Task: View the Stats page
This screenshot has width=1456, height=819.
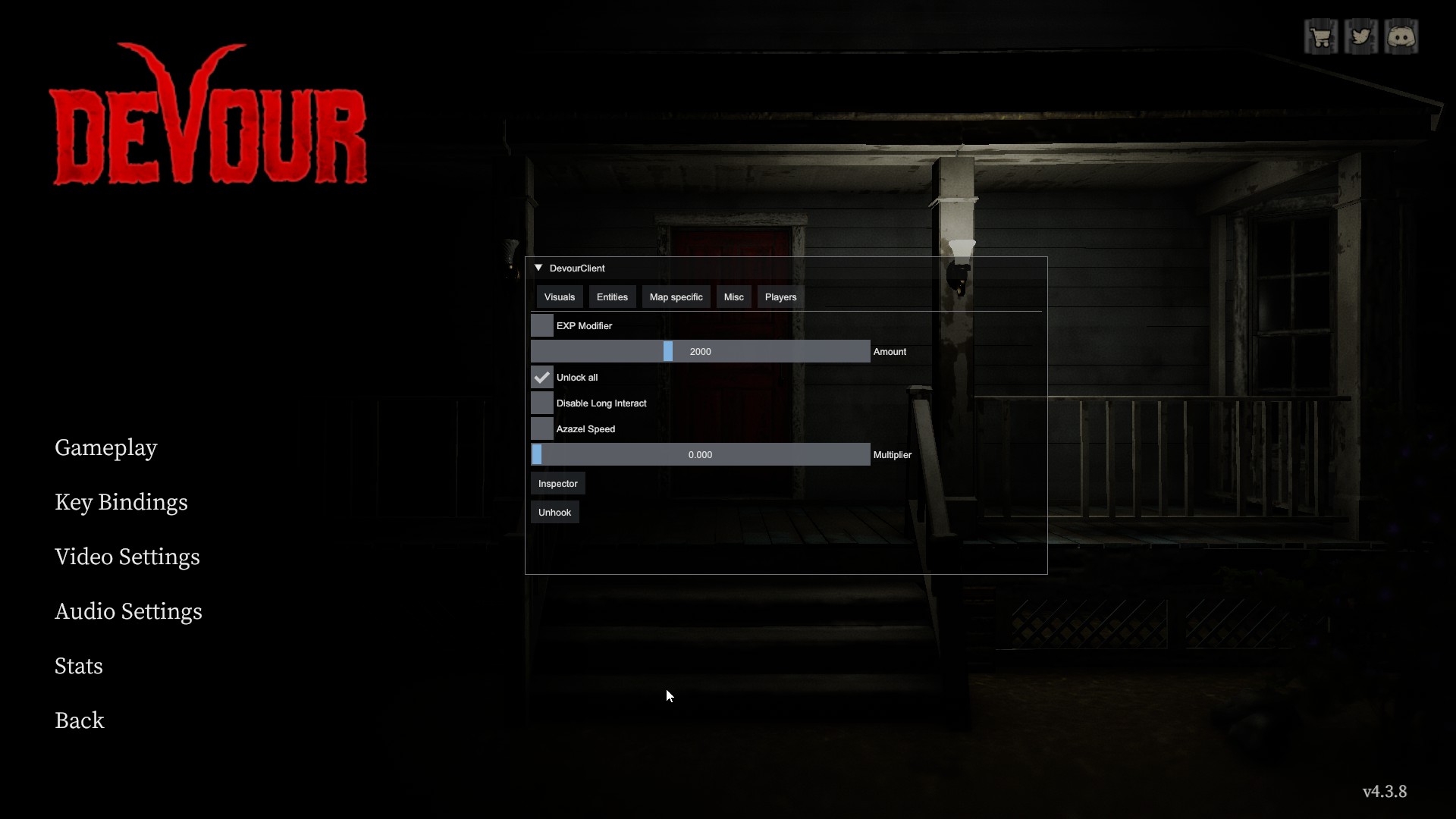Action: (x=78, y=666)
